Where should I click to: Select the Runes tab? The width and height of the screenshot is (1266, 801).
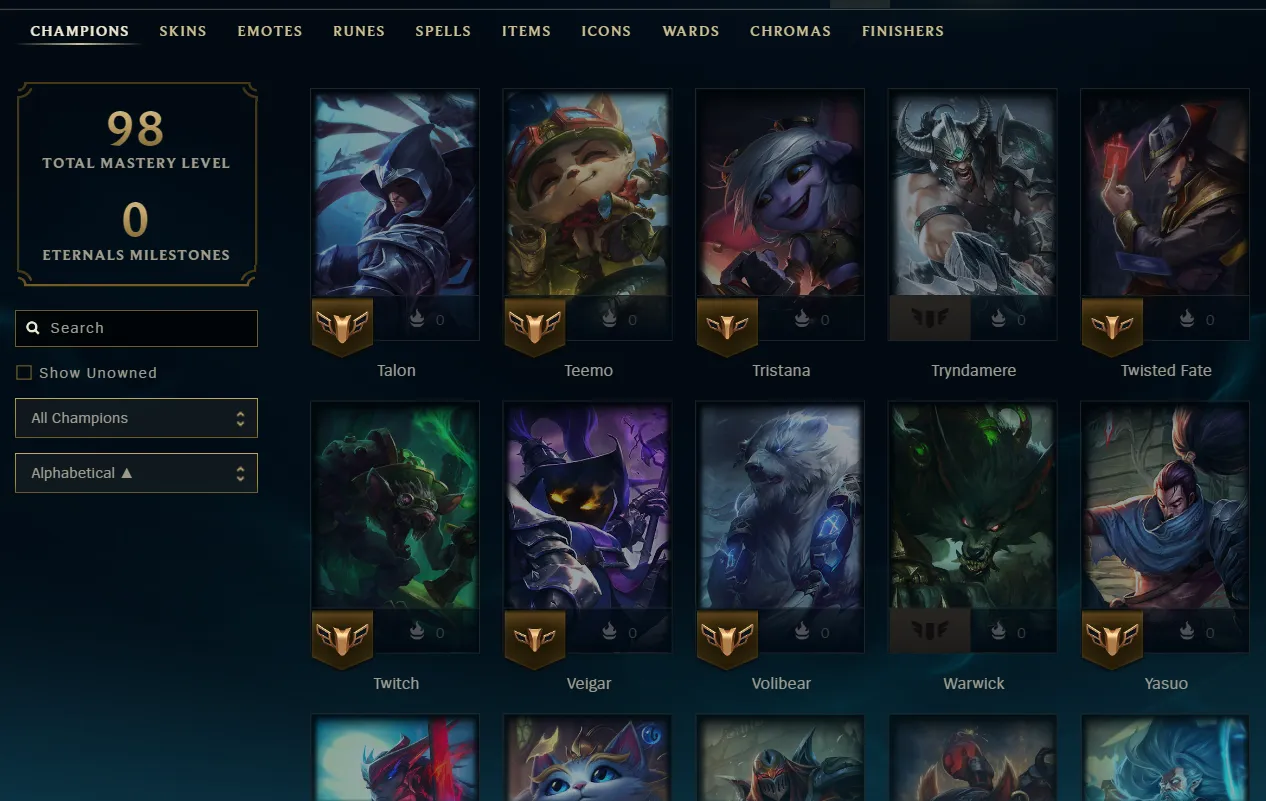pyautogui.click(x=359, y=31)
